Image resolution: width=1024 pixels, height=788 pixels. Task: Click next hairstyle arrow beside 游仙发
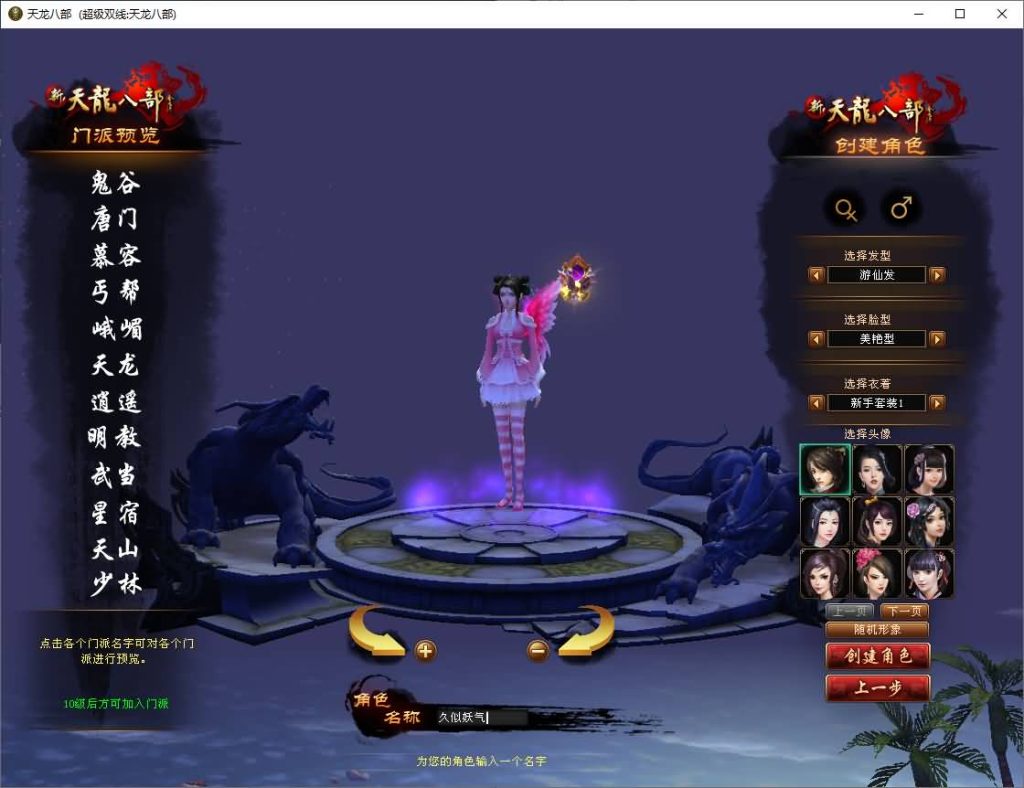[937, 275]
